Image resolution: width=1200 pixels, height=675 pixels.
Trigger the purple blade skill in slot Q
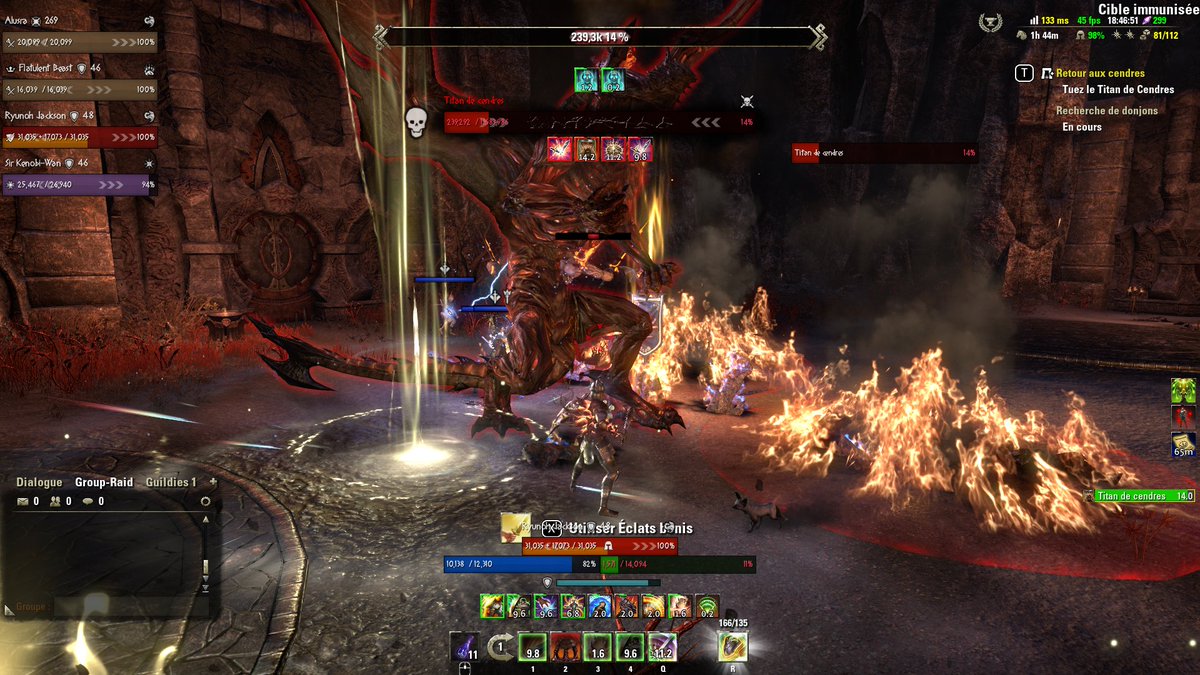pyautogui.click(x=662, y=647)
